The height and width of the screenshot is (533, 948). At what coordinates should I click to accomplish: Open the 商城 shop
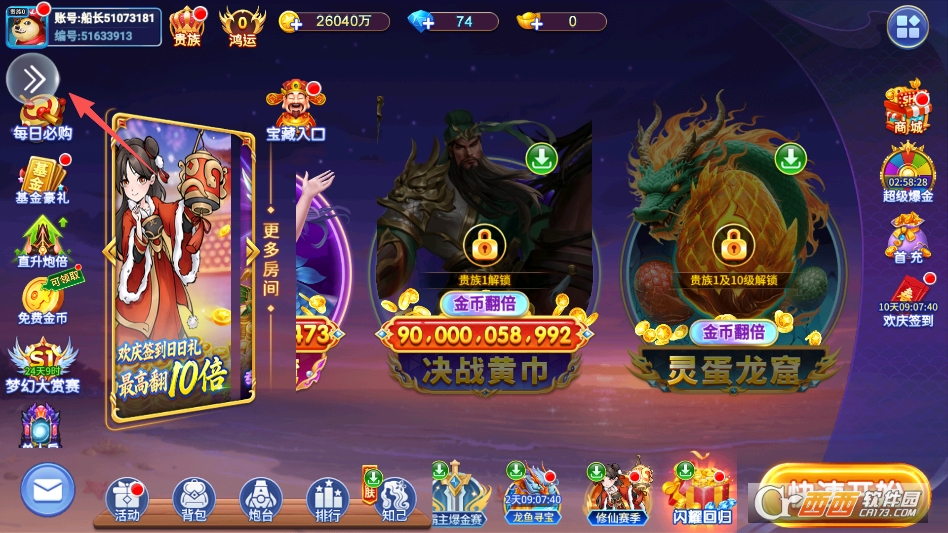coord(907,108)
